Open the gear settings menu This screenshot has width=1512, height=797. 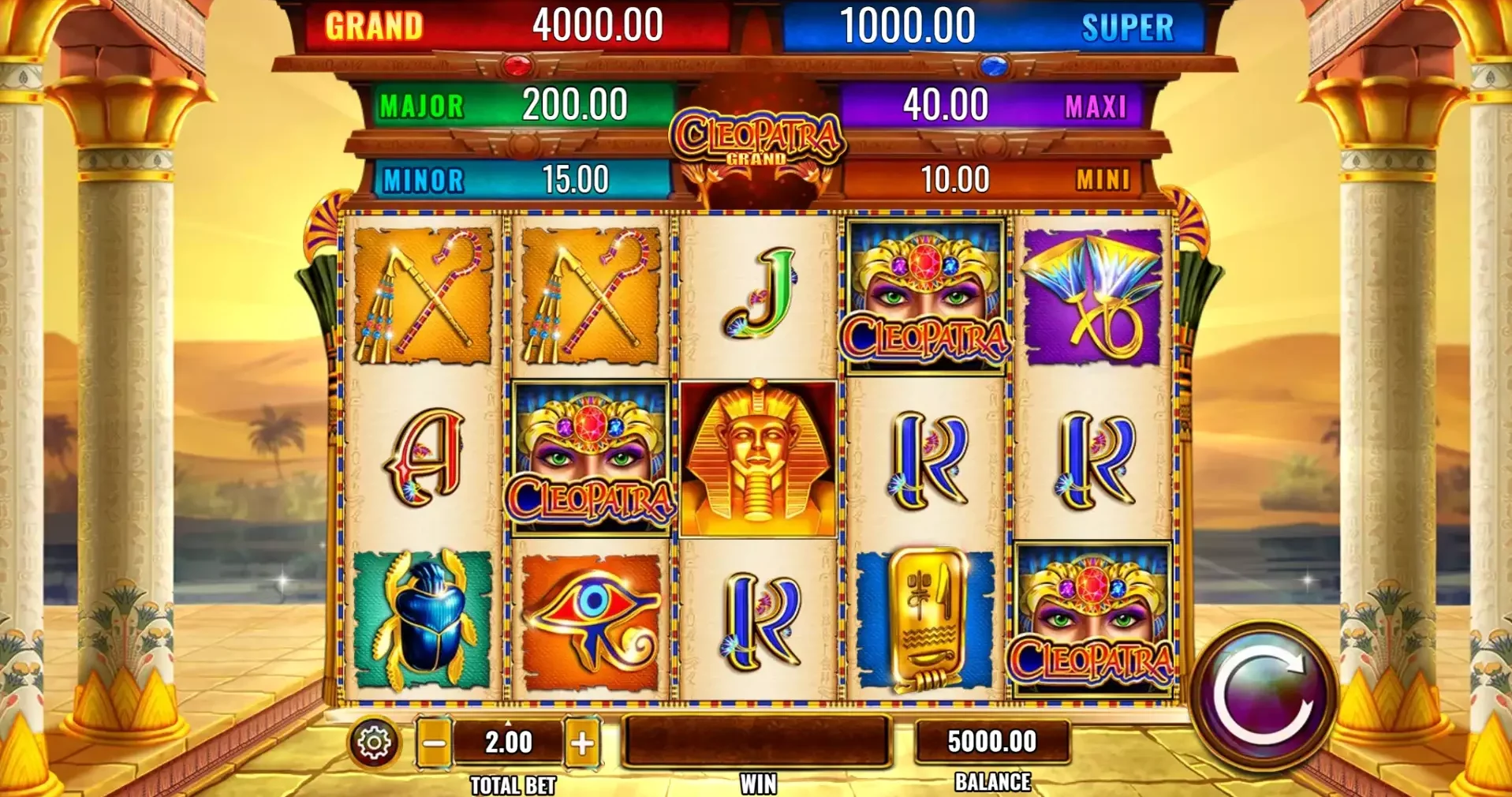374,742
